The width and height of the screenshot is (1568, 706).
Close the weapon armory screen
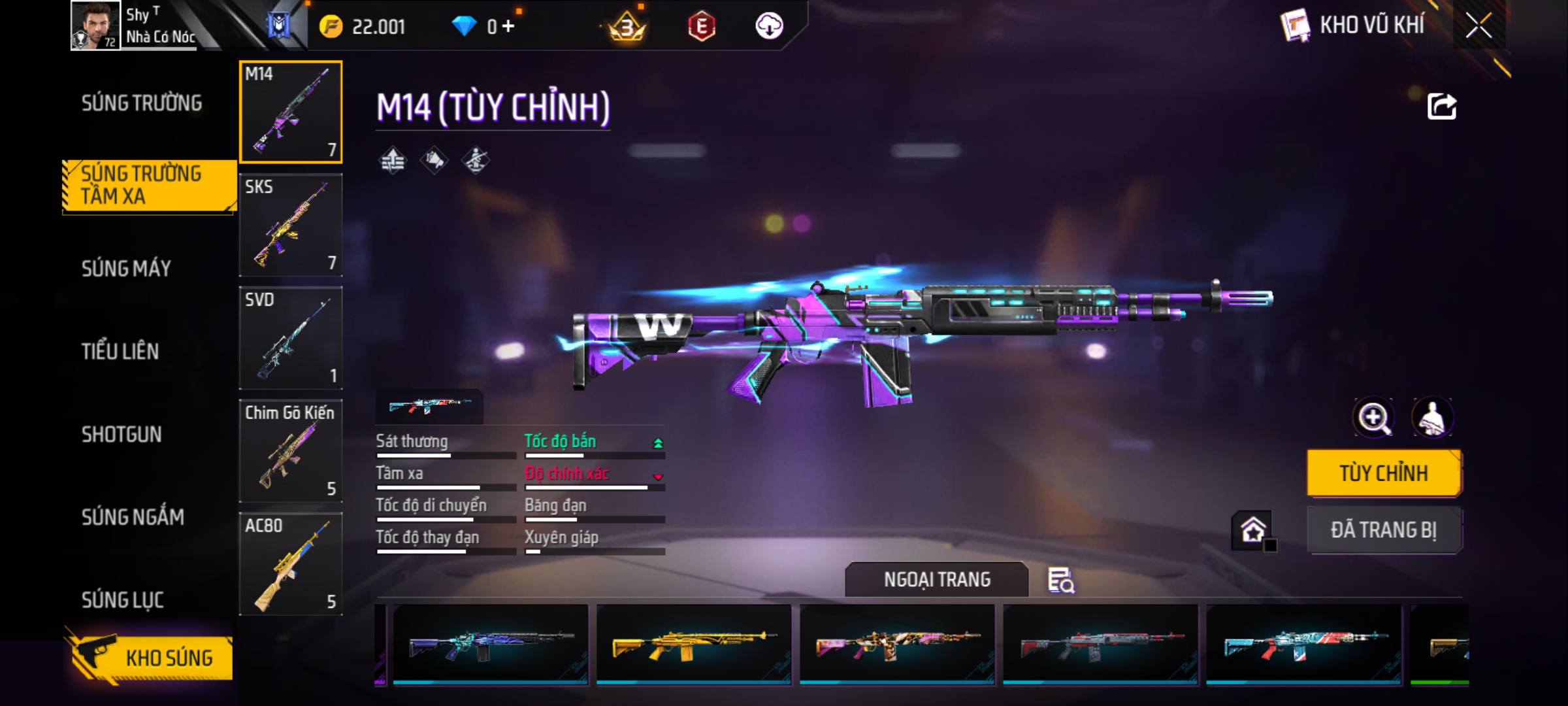1478,26
